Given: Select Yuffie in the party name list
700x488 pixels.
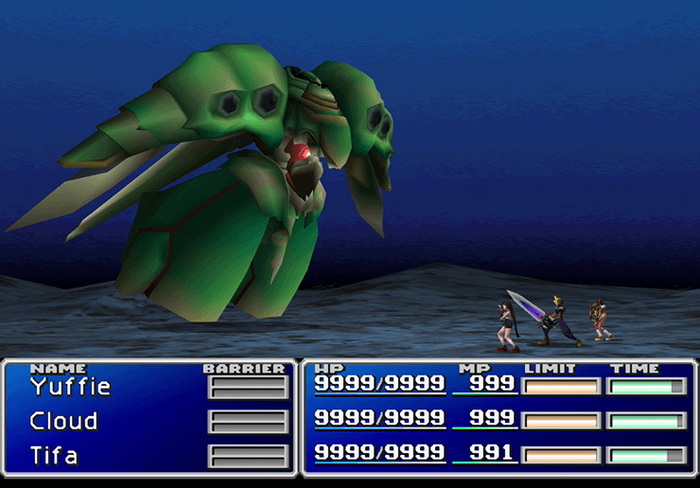Looking at the screenshot, I should tap(70, 387).
